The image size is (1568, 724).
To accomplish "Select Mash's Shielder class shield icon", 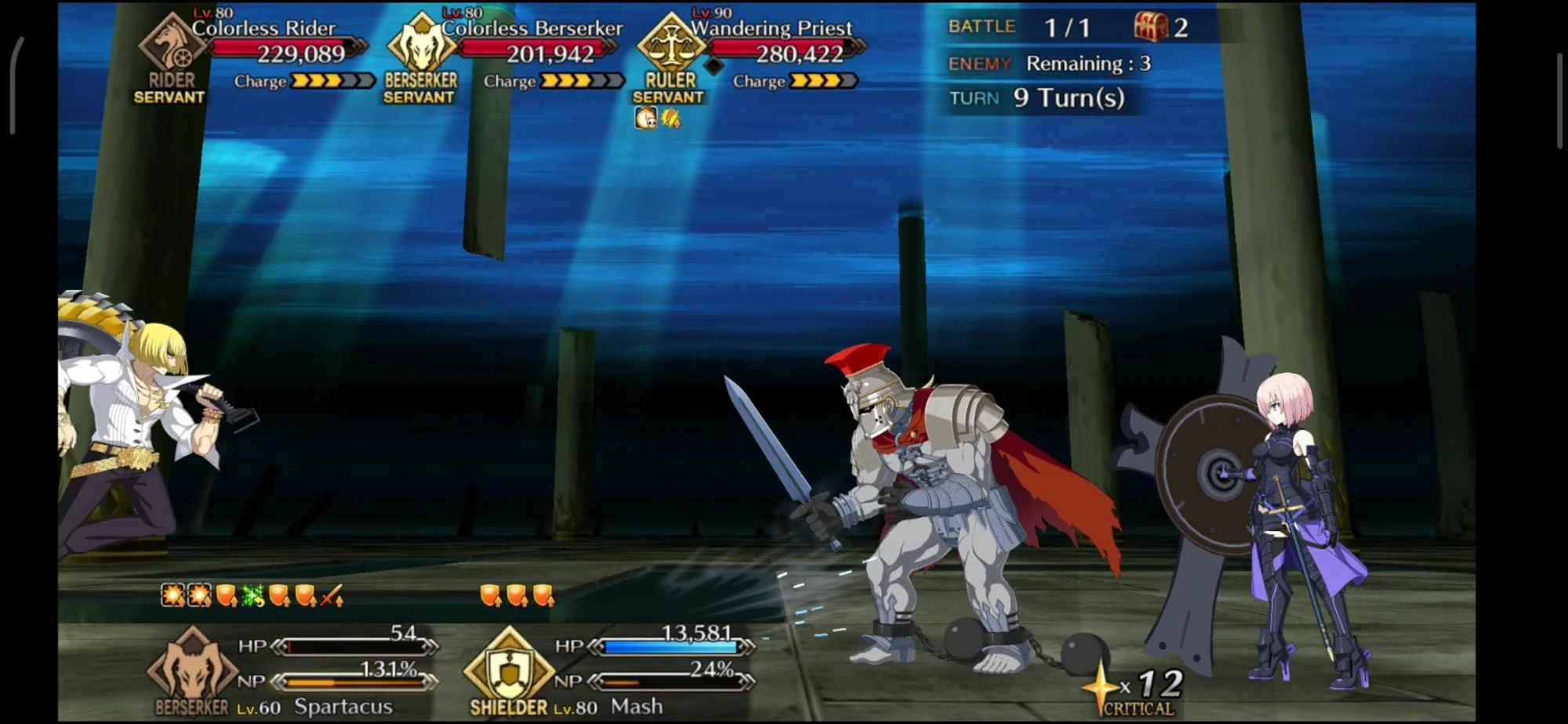I will tap(510, 670).
